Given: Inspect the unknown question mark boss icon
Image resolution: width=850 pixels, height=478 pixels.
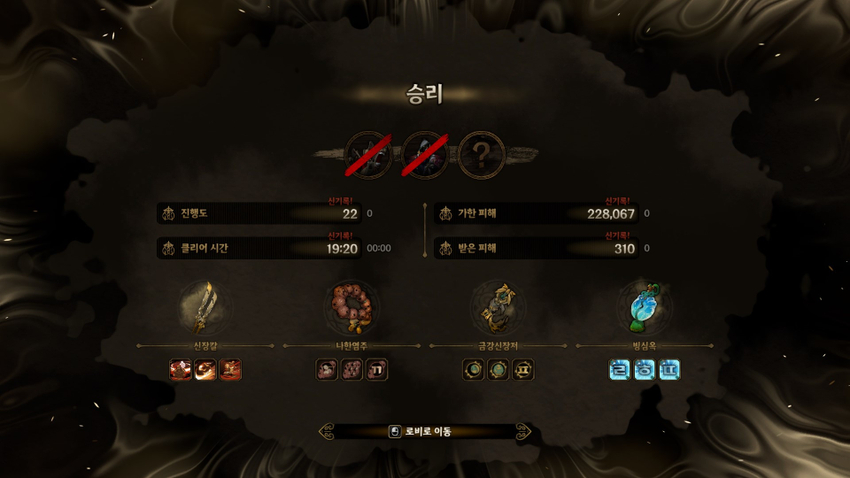Looking at the screenshot, I should pos(481,155).
